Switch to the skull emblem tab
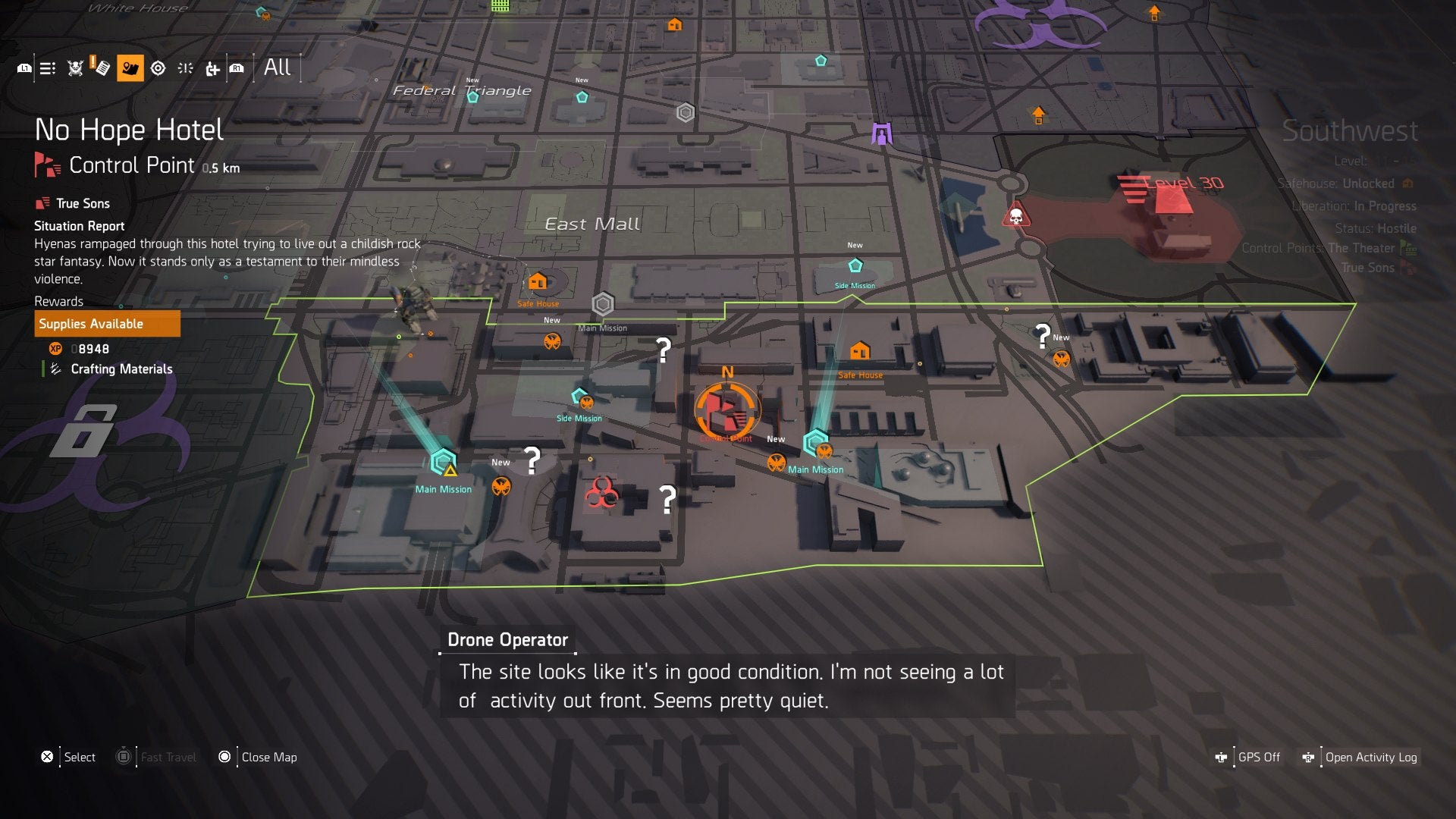Image resolution: width=1456 pixels, height=819 pixels. point(75,69)
